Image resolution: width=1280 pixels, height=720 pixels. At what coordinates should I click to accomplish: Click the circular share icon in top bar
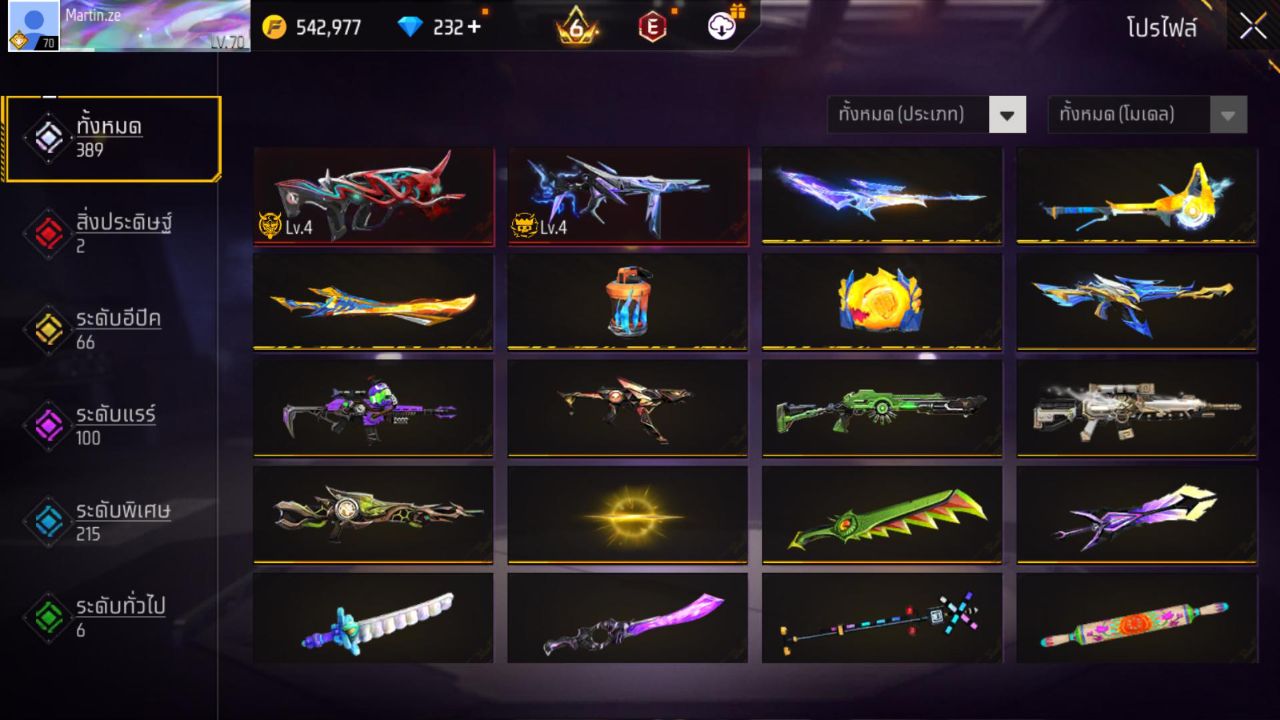point(723,27)
